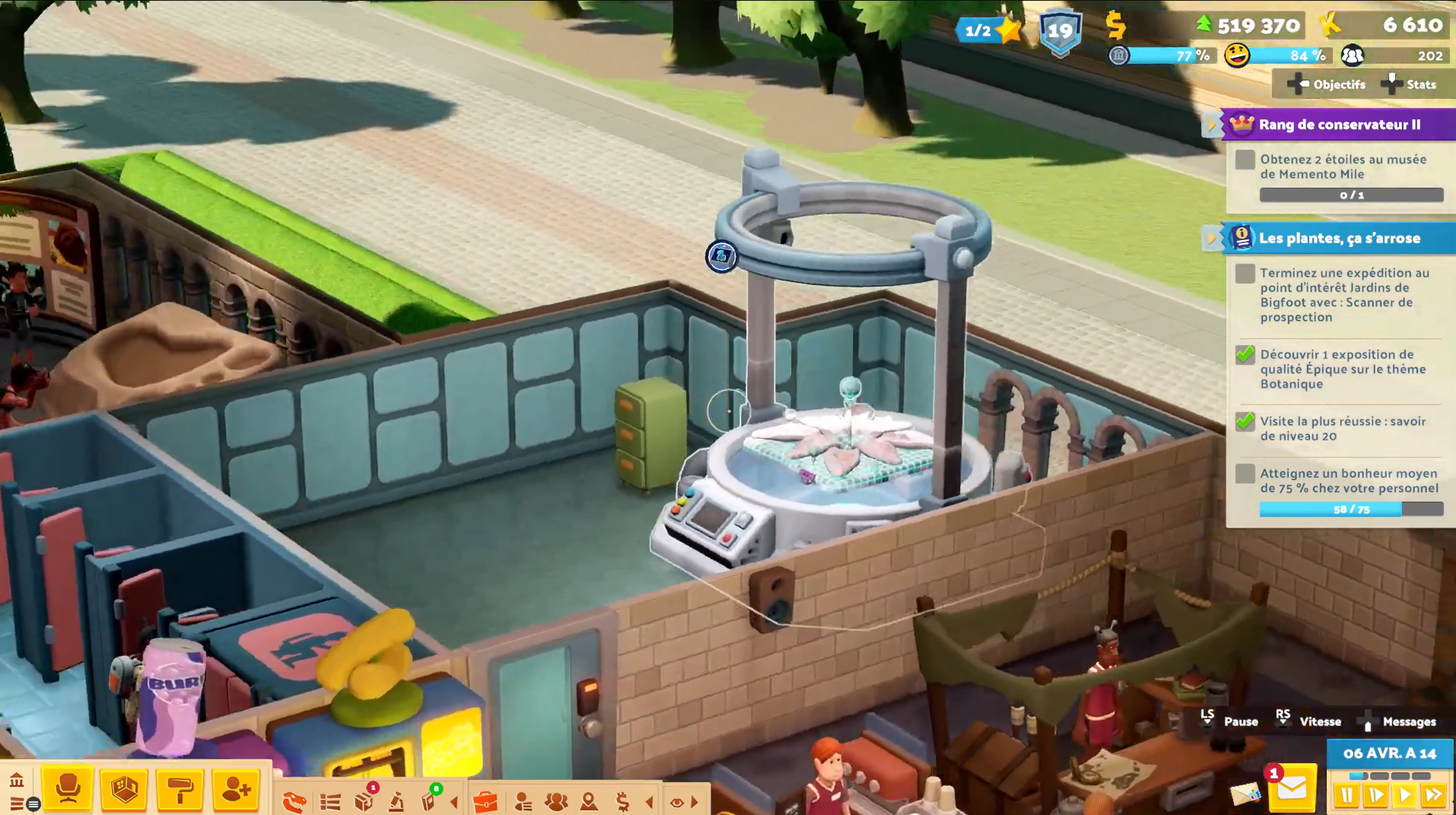1456x815 pixels.
Task: Open the microscope analysis panel
Action: pos(396,802)
